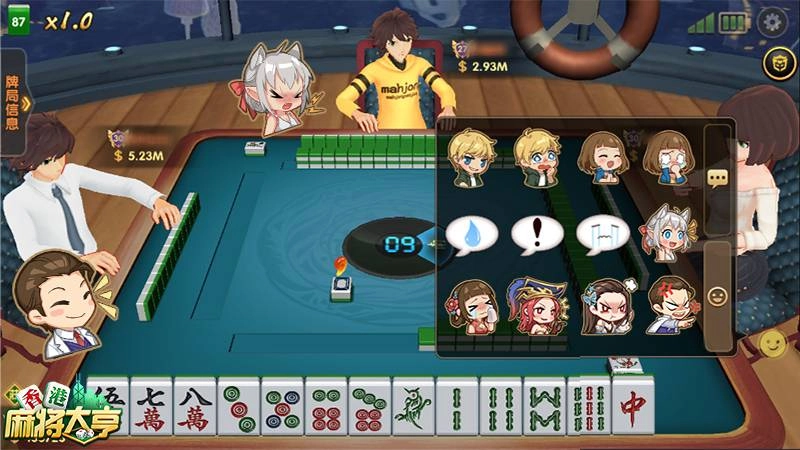Send the crying tears speech bubble
800x450 pixels.
point(603,234)
